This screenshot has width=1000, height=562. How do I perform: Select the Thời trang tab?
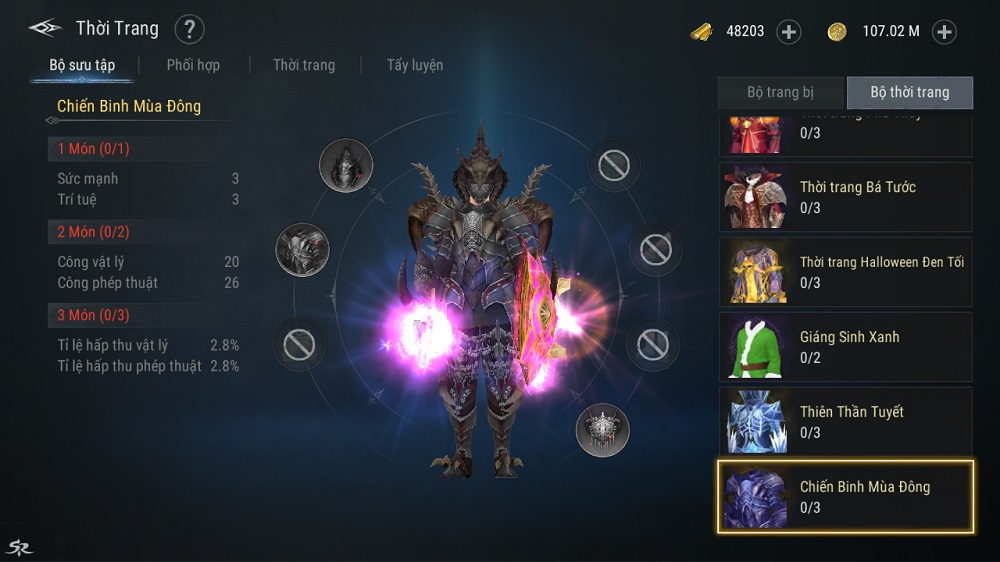304,65
